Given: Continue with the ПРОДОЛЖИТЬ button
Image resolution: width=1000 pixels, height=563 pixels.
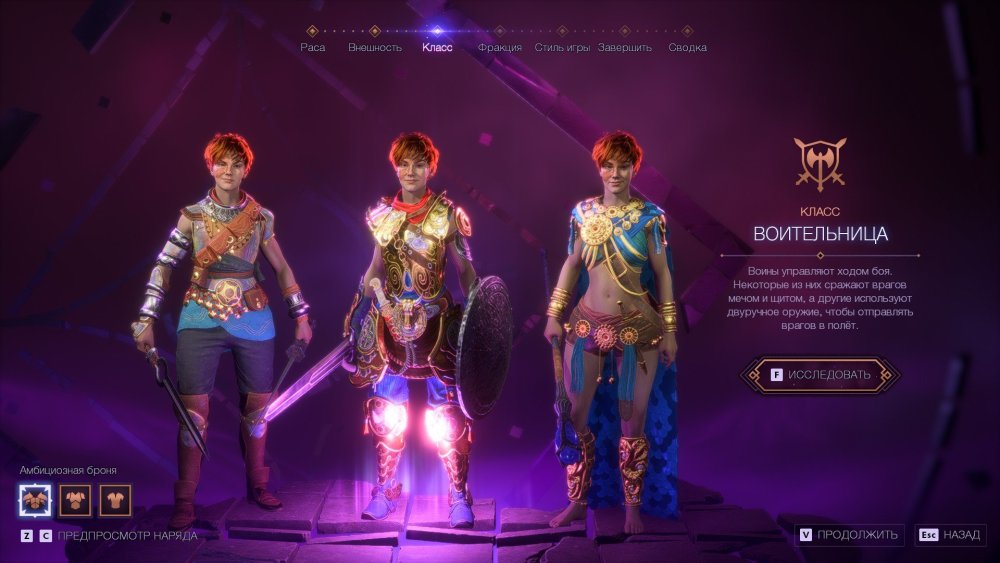Looking at the screenshot, I should click(x=850, y=535).
